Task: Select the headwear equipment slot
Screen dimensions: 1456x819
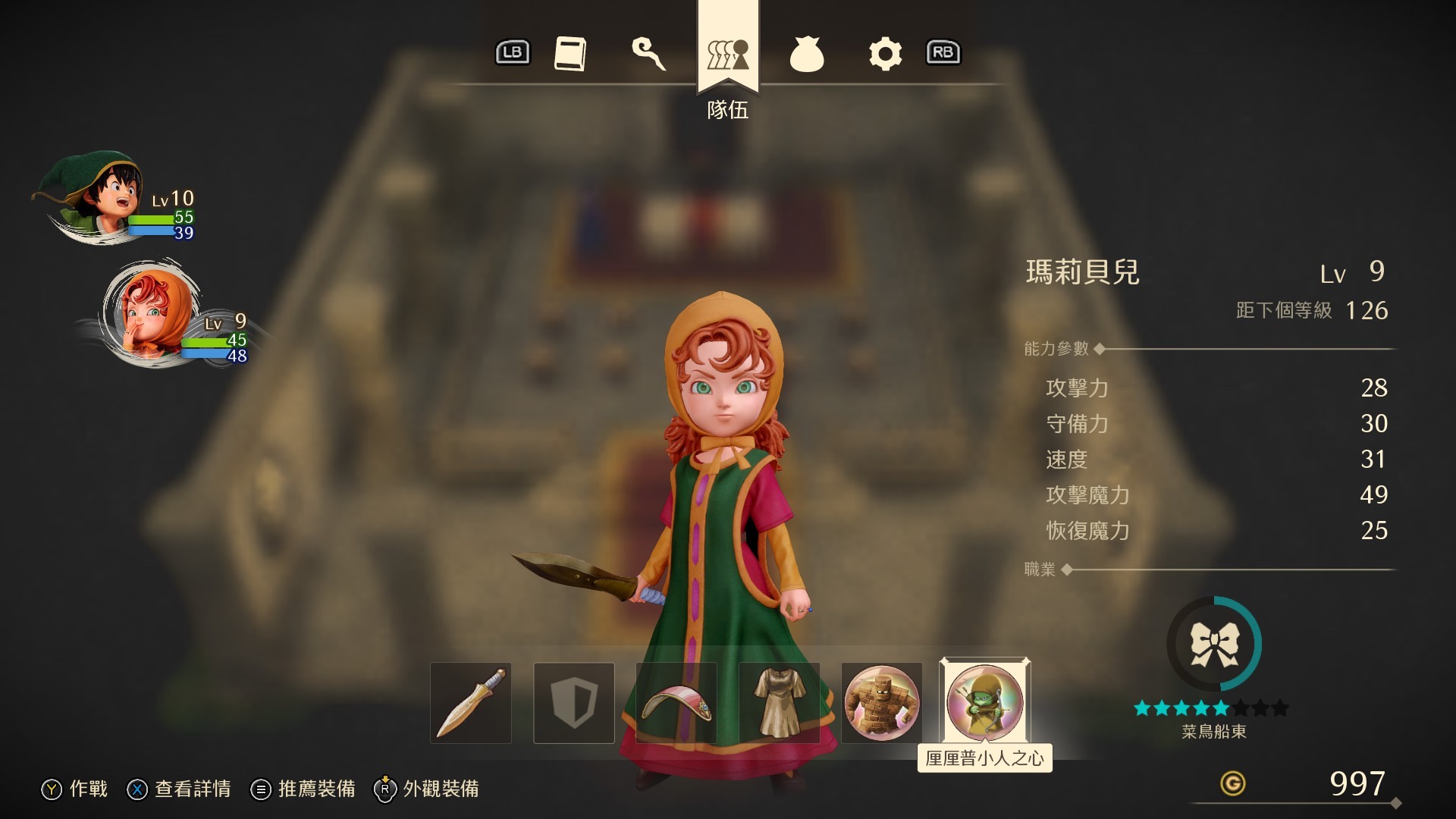Action: (676, 703)
